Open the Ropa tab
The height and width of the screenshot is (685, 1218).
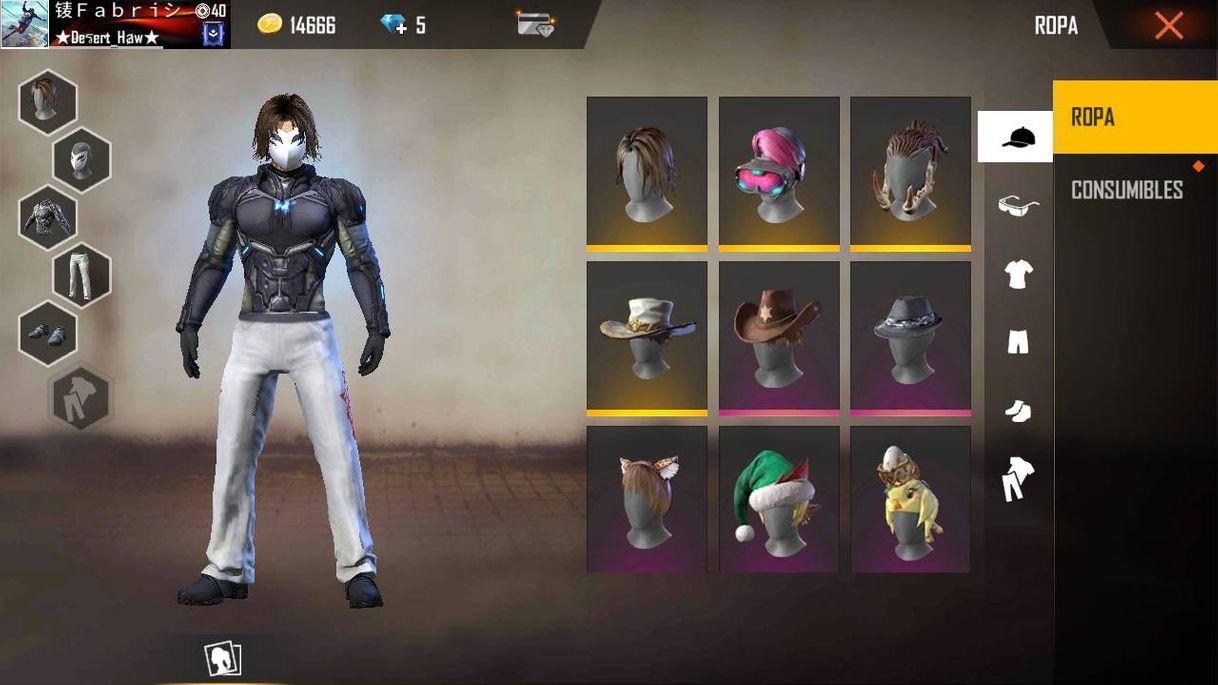[x=1134, y=117]
